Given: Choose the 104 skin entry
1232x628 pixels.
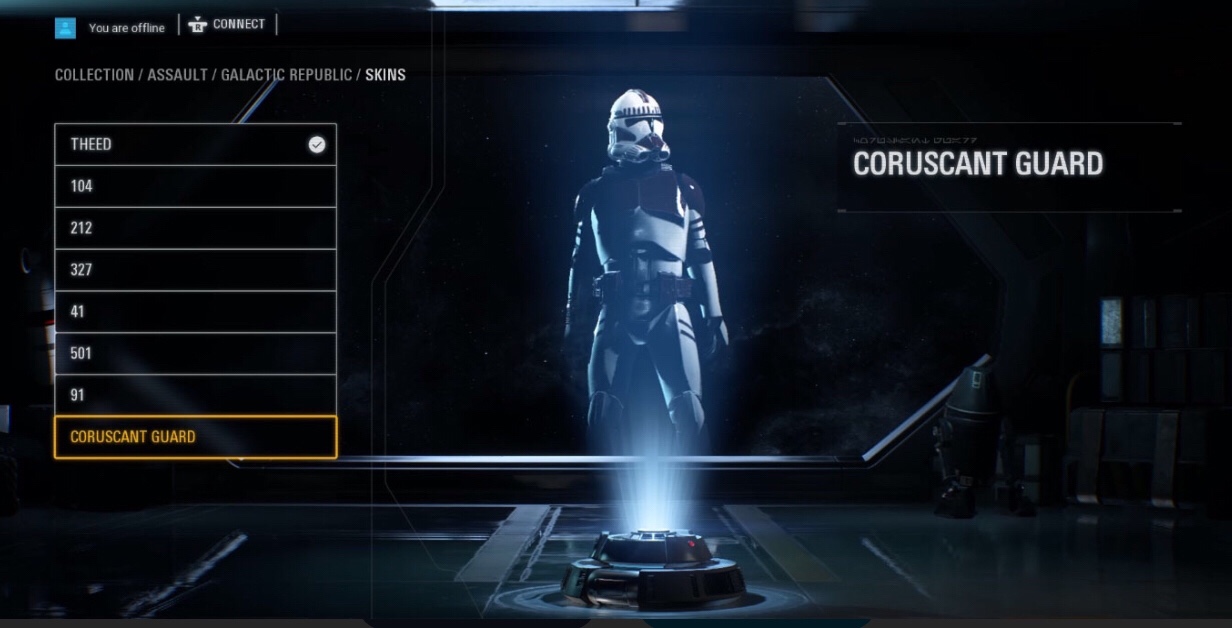Looking at the screenshot, I should (x=195, y=187).
